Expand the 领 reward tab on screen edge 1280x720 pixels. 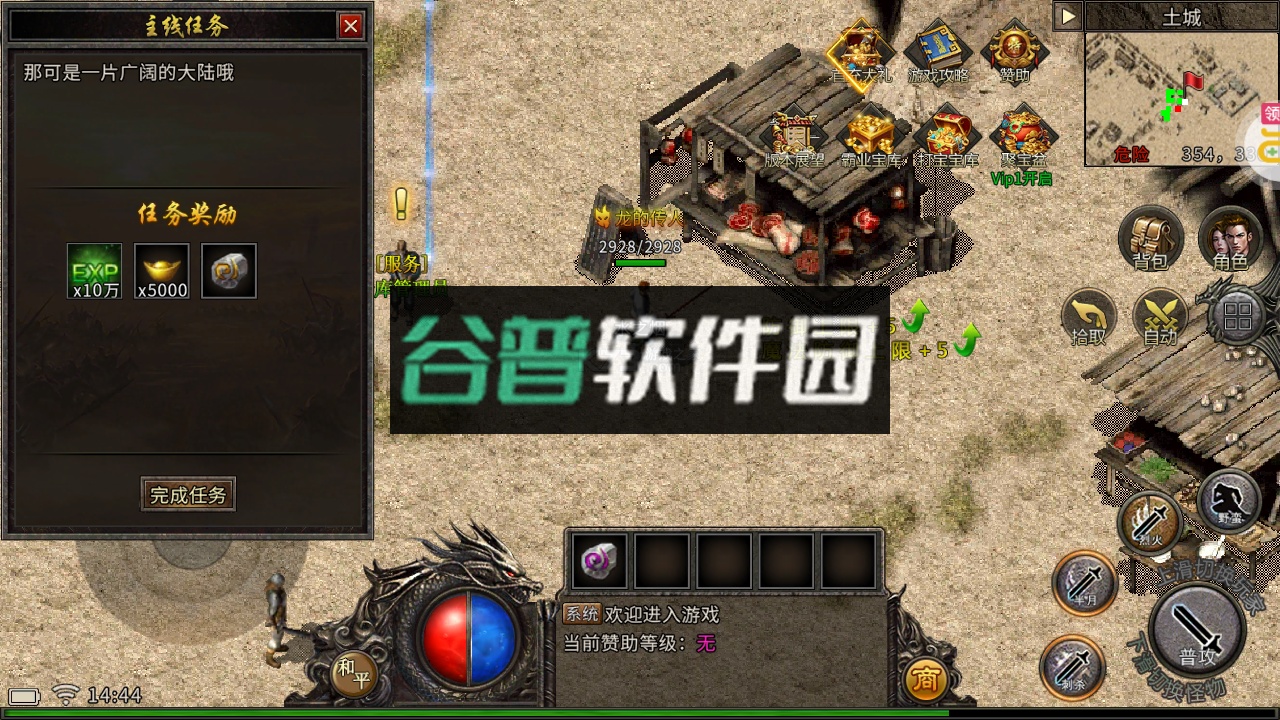tap(1270, 113)
